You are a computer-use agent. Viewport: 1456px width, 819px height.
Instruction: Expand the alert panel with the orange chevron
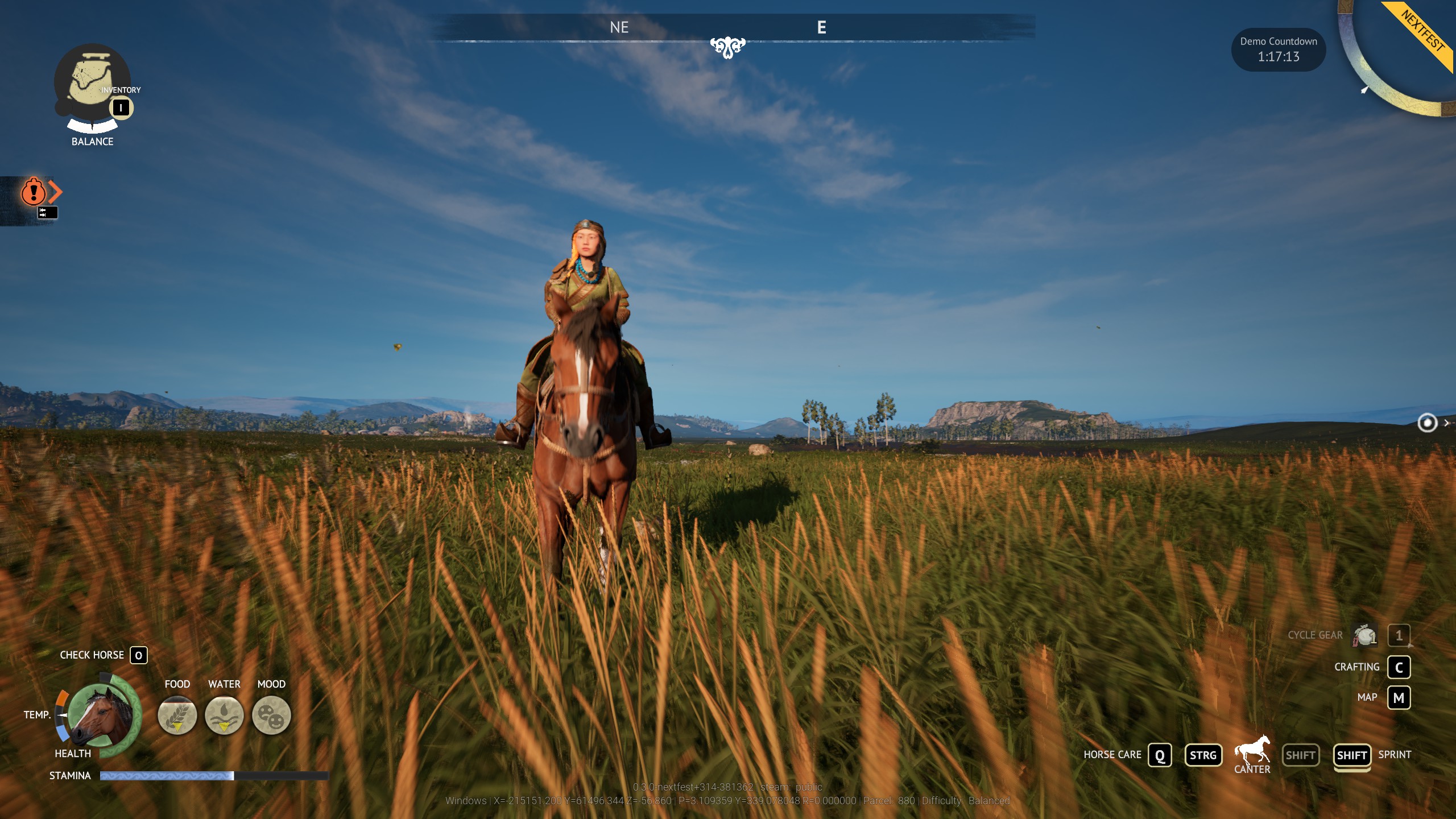pos(54,192)
